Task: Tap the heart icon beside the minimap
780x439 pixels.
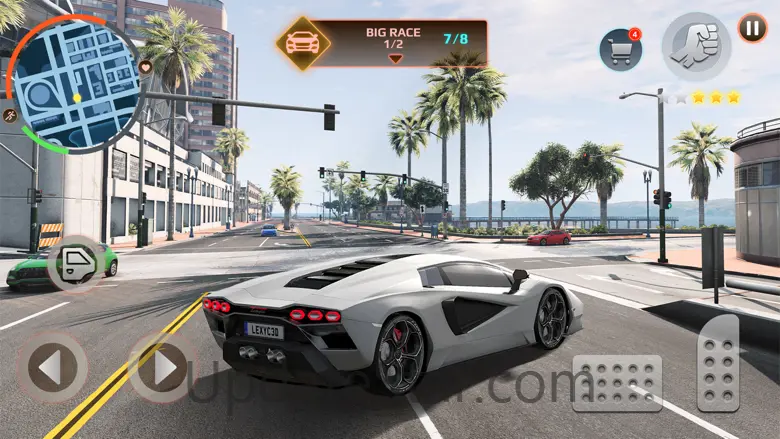Action: tap(145, 67)
